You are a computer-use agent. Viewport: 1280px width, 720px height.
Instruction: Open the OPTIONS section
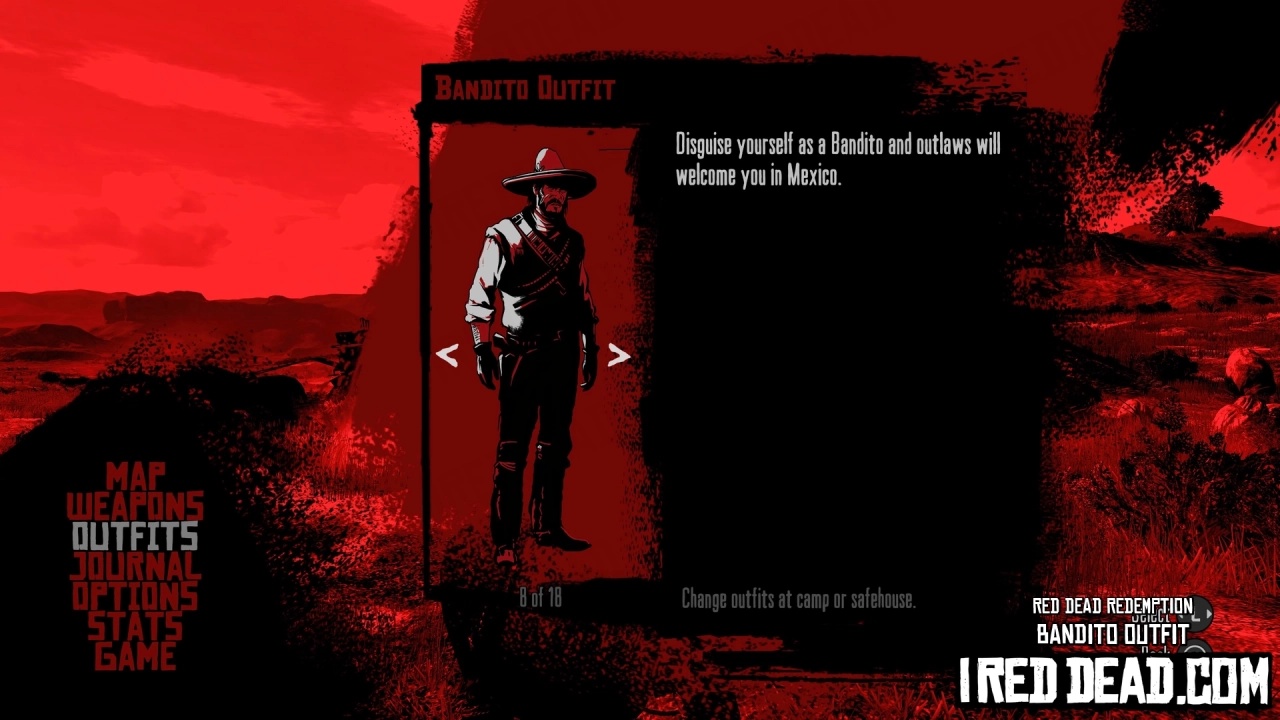(x=134, y=597)
